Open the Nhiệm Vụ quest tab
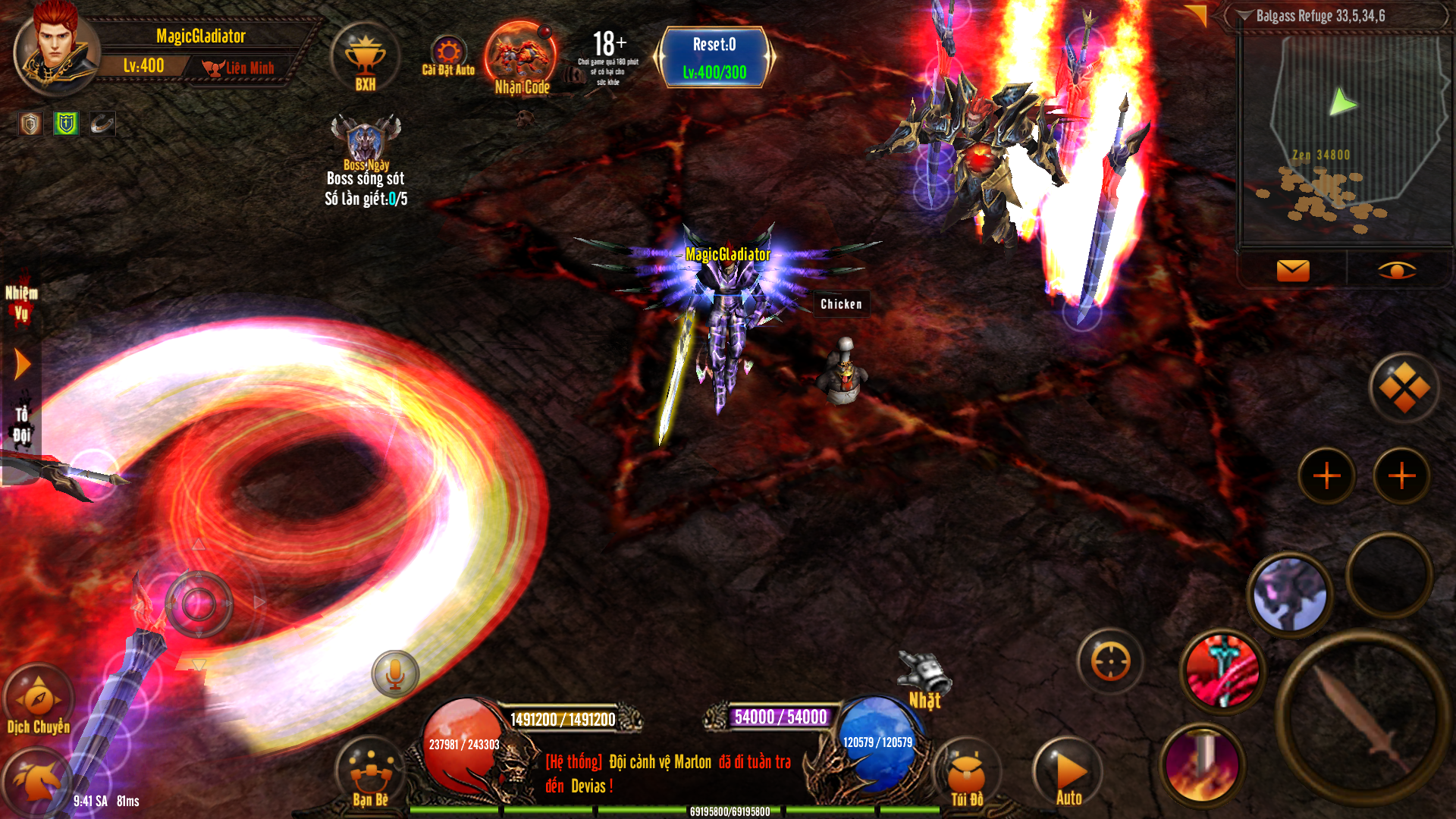This screenshot has width=1456, height=819. 21,303
